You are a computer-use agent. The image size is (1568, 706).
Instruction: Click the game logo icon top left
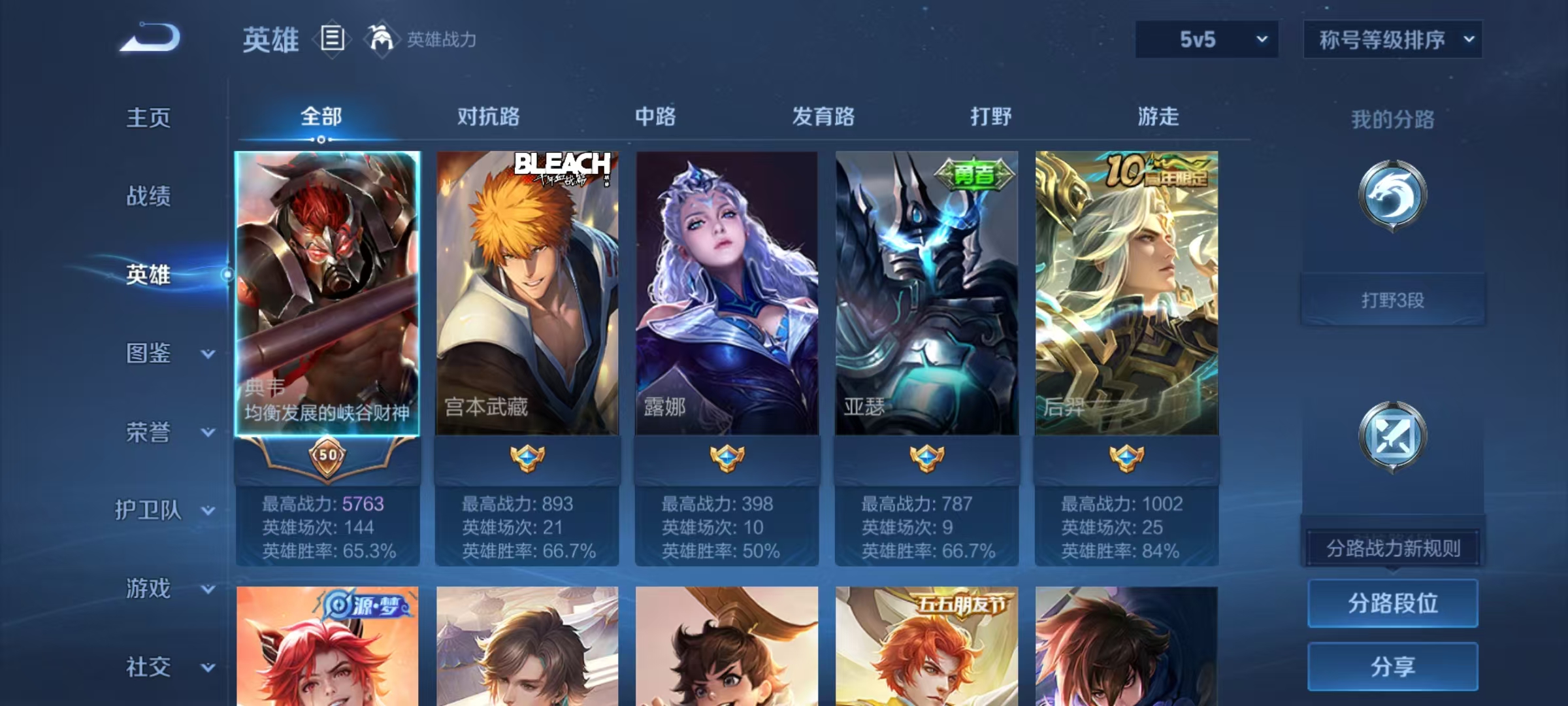[152, 39]
